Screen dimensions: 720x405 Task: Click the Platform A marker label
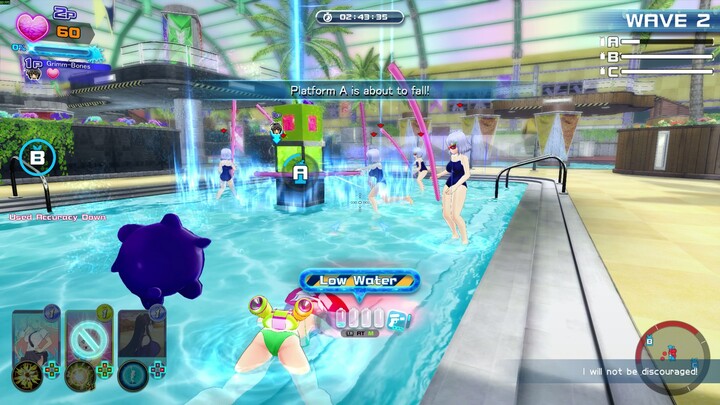[x=300, y=172]
